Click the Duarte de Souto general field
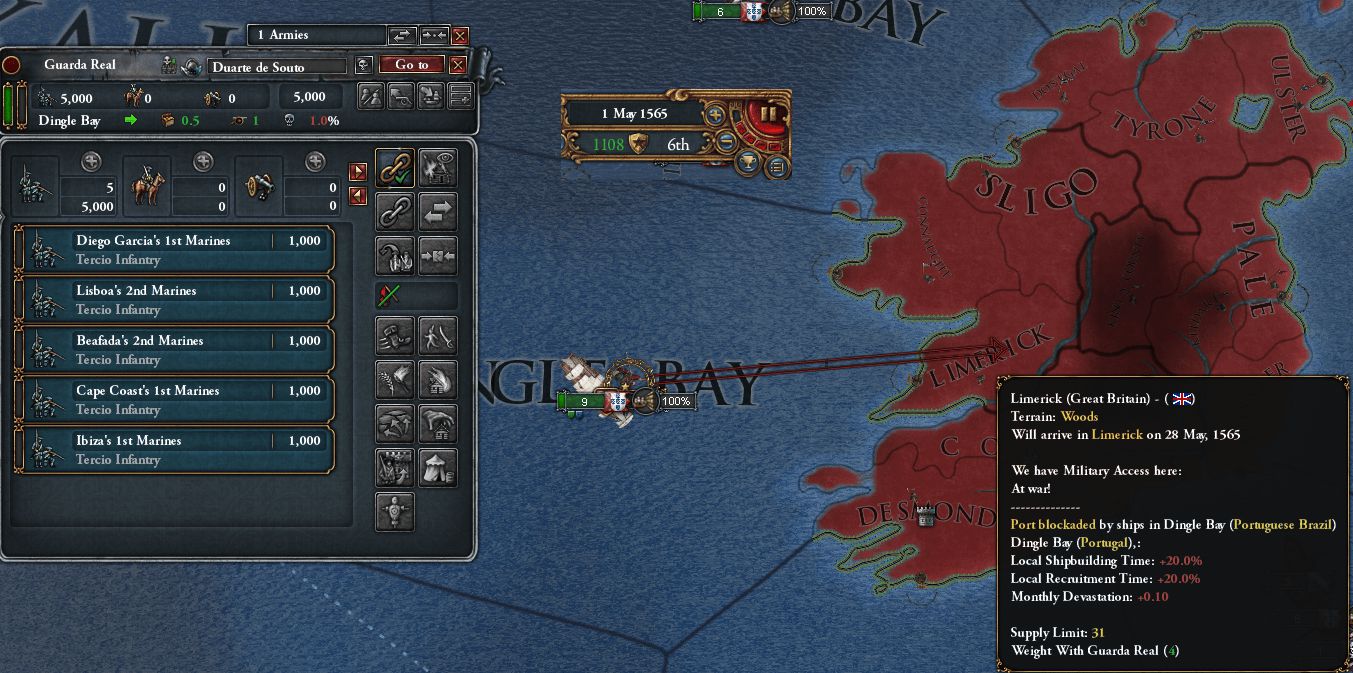Viewport: 1353px width, 673px height. 277,67
